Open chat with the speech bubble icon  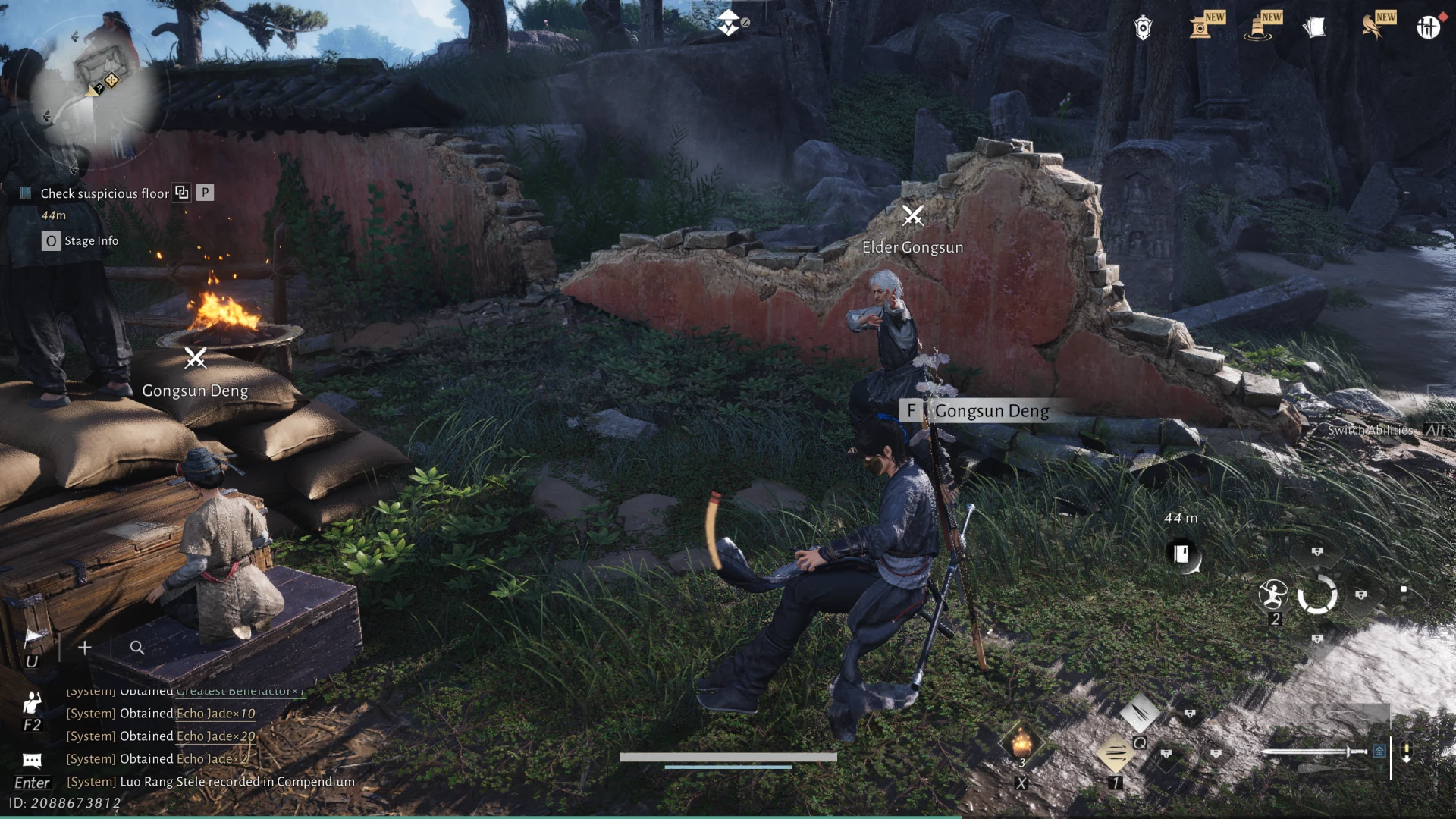click(32, 760)
